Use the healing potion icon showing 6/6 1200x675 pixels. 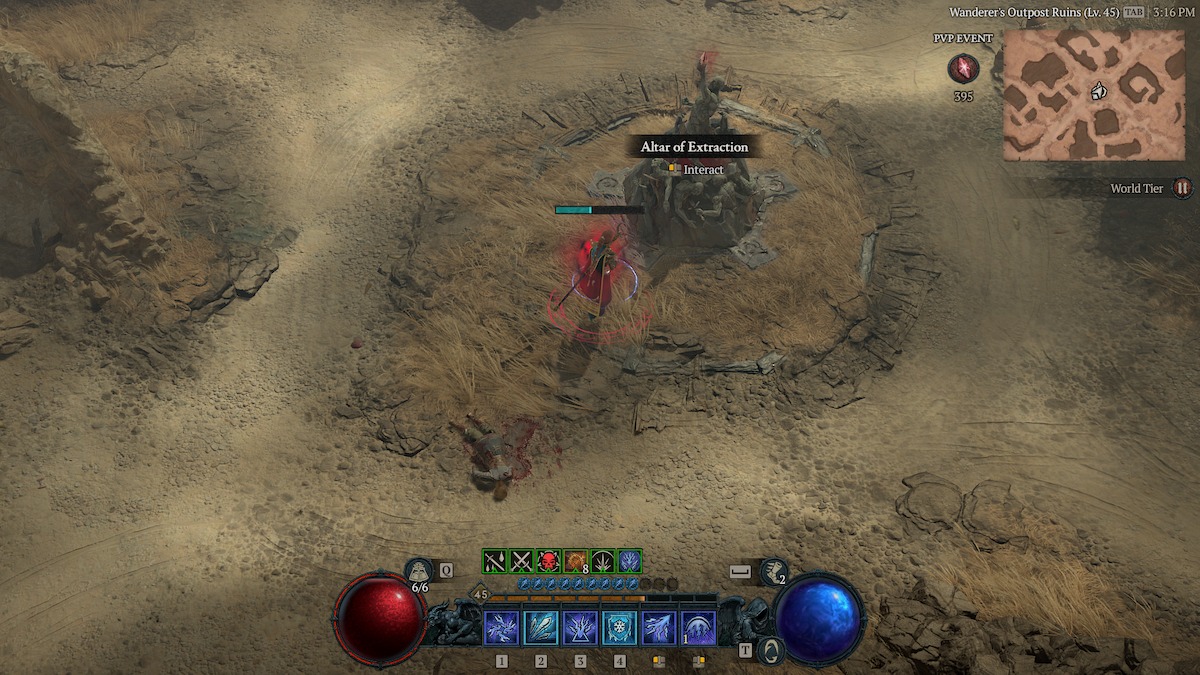pyautogui.click(x=420, y=573)
